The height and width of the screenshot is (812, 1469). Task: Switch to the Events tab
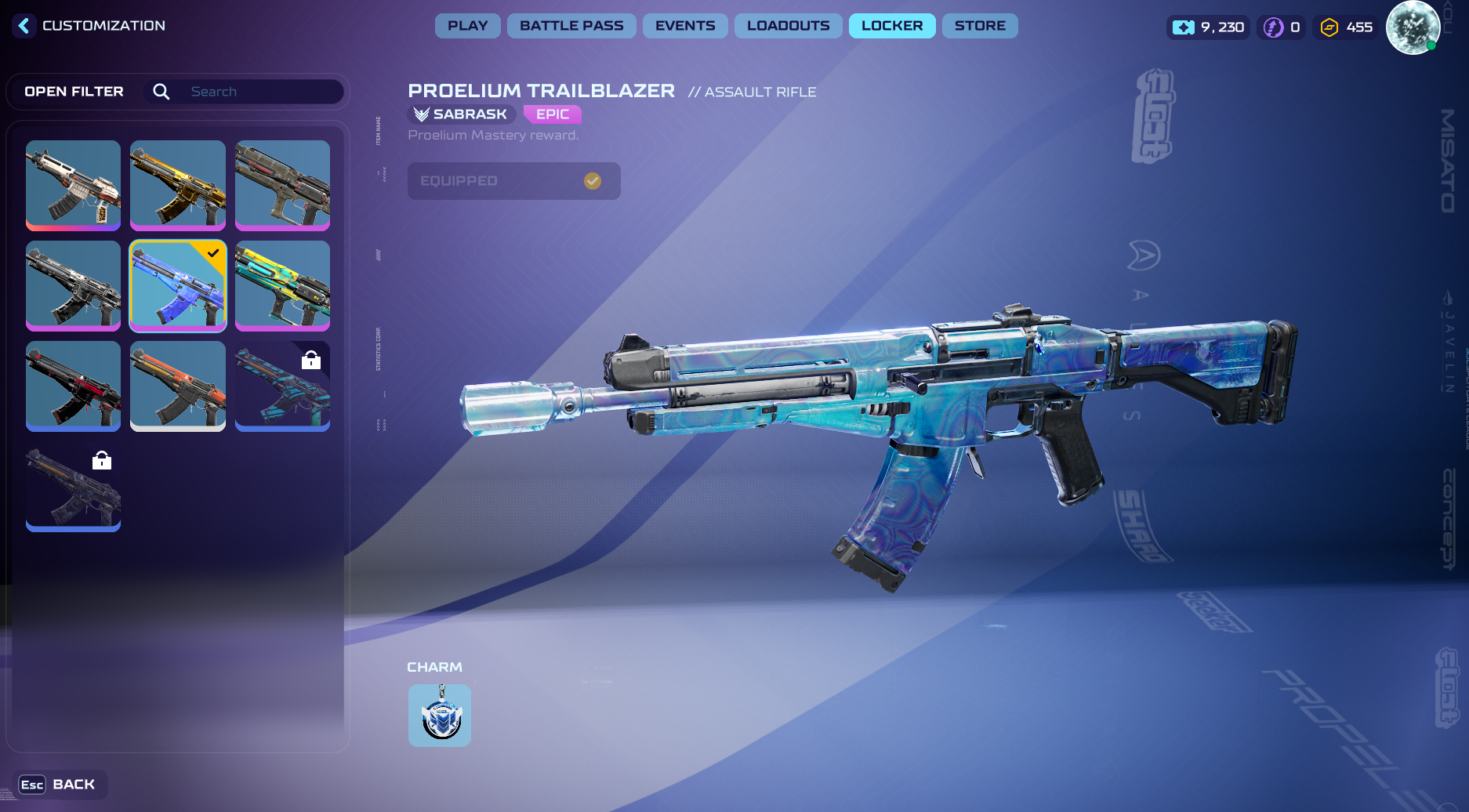point(685,26)
